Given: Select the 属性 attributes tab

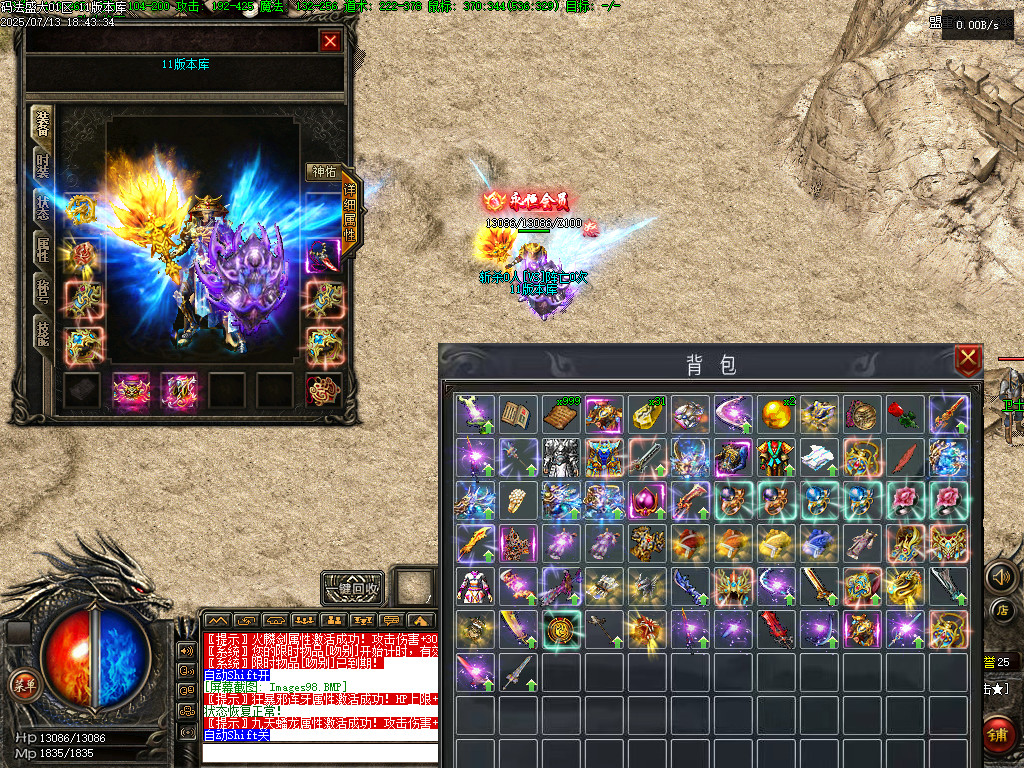Looking at the screenshot, I should 42,250.
